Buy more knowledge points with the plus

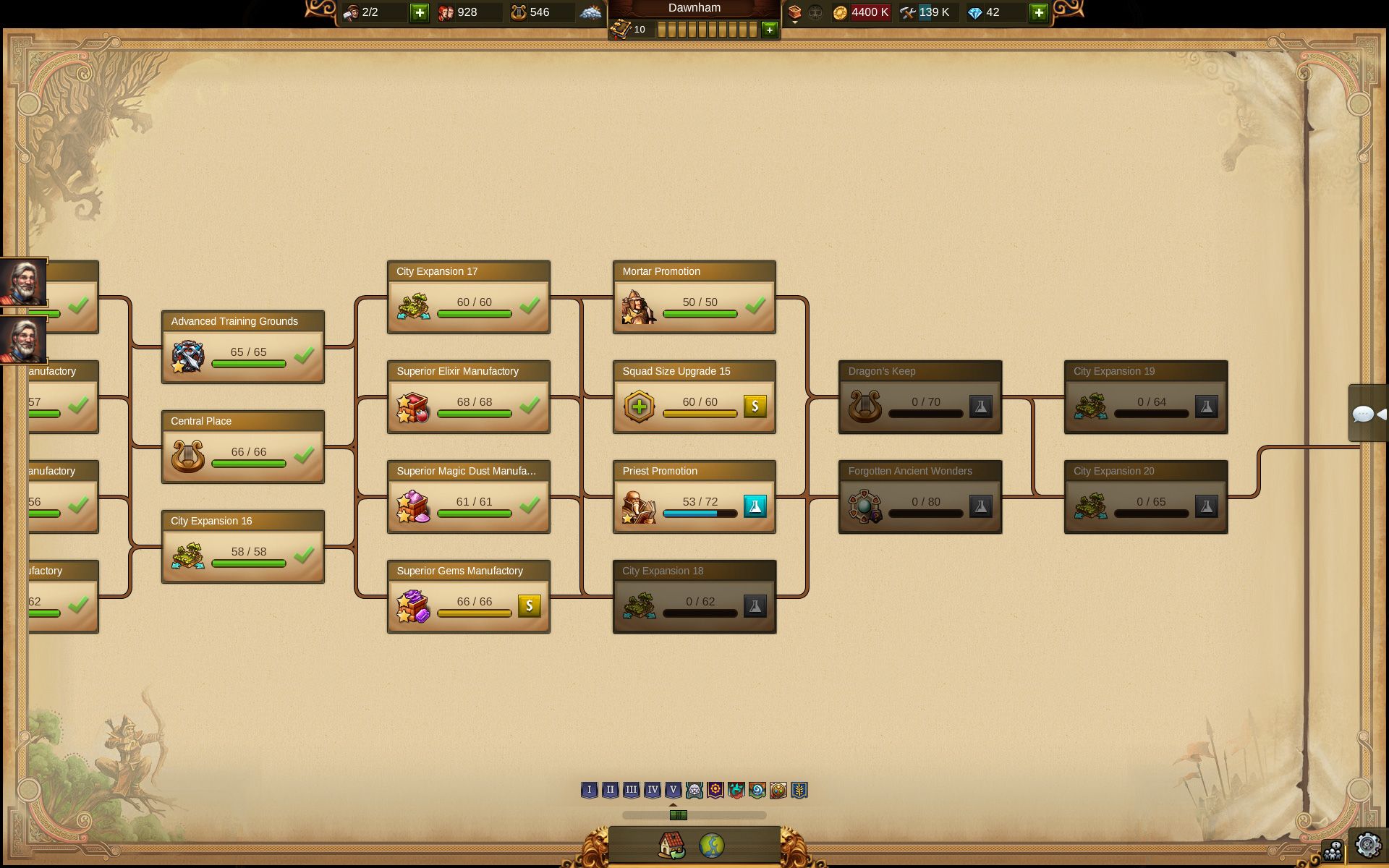769,30
